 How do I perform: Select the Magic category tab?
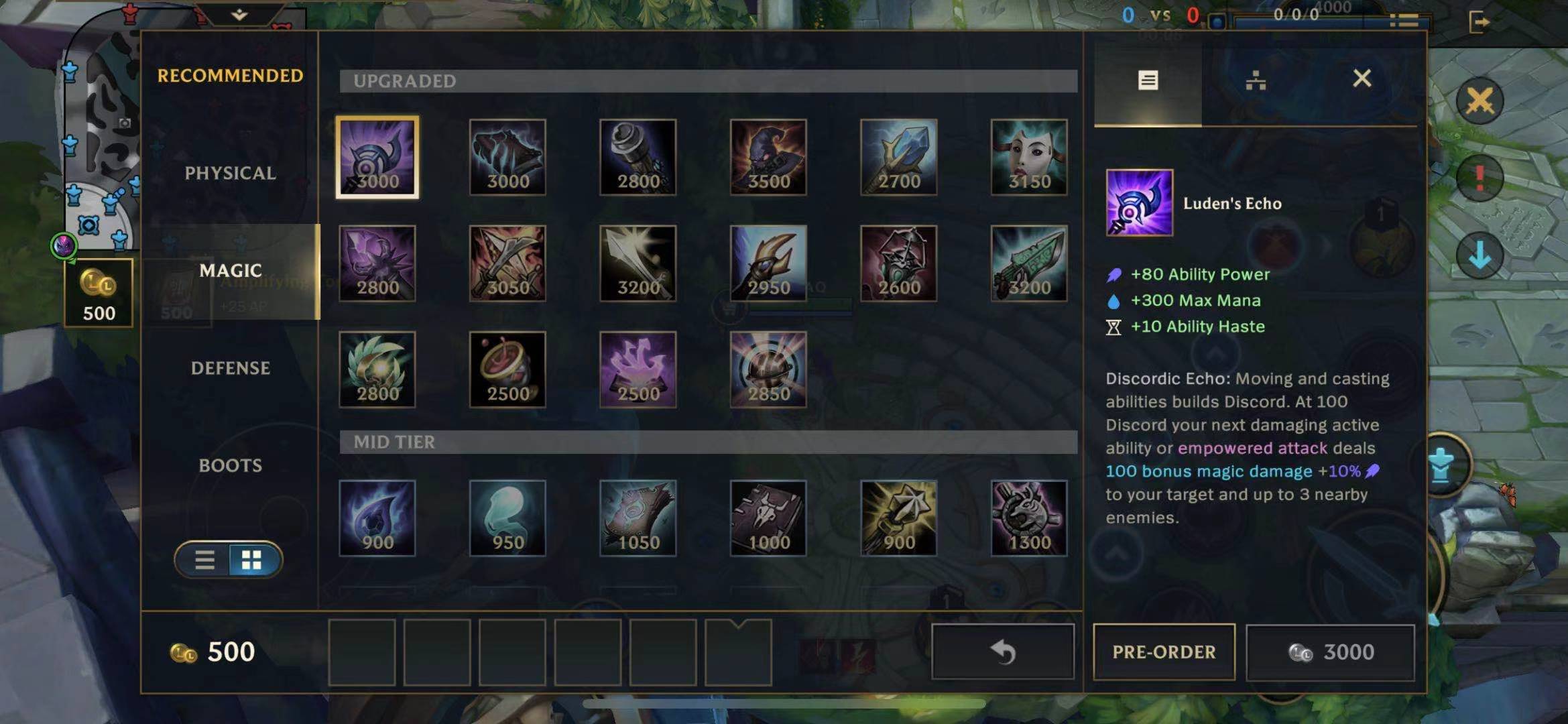[x=230, y=271]
